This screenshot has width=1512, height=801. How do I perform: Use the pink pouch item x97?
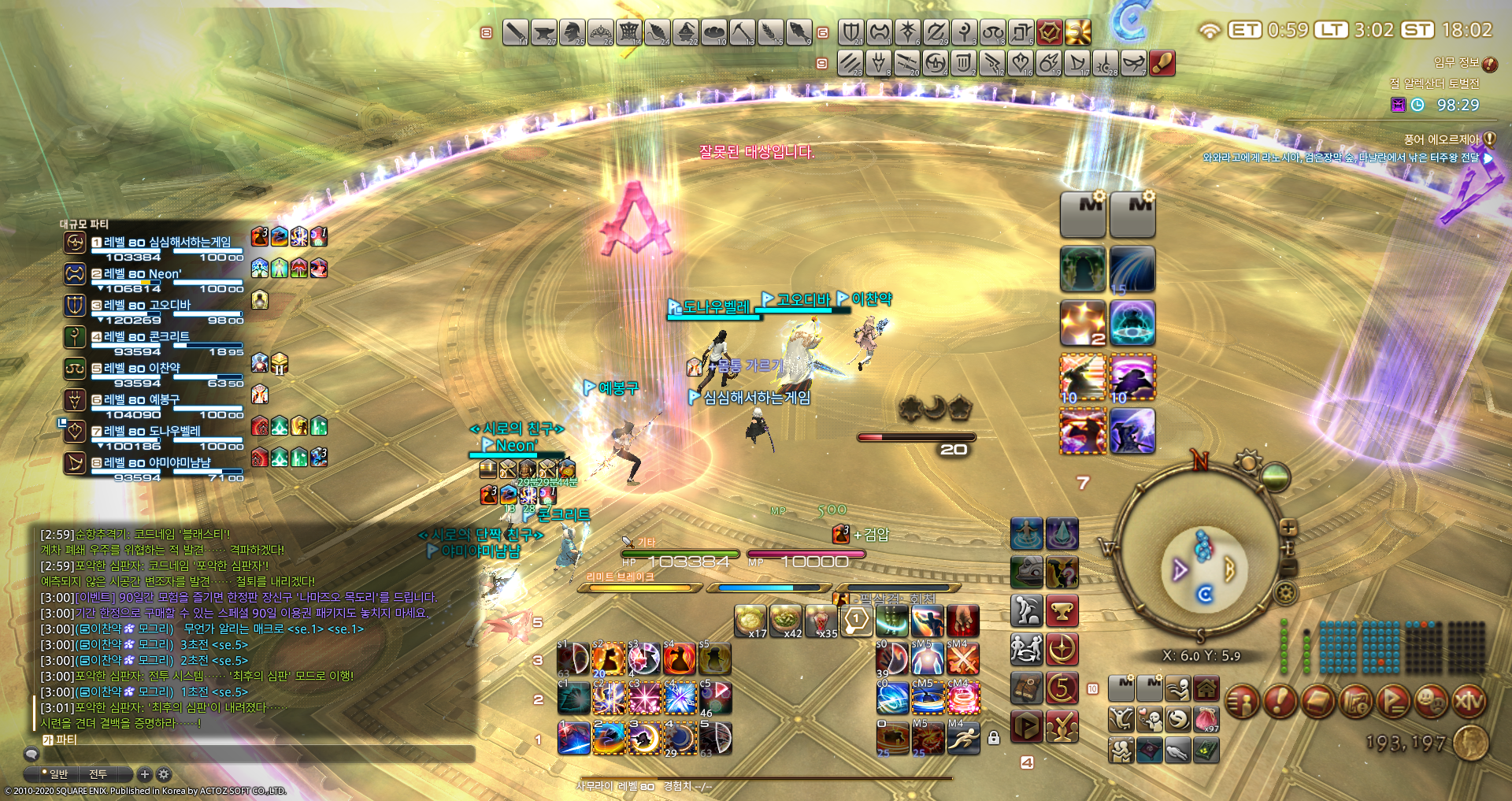tap(1206, 719)
